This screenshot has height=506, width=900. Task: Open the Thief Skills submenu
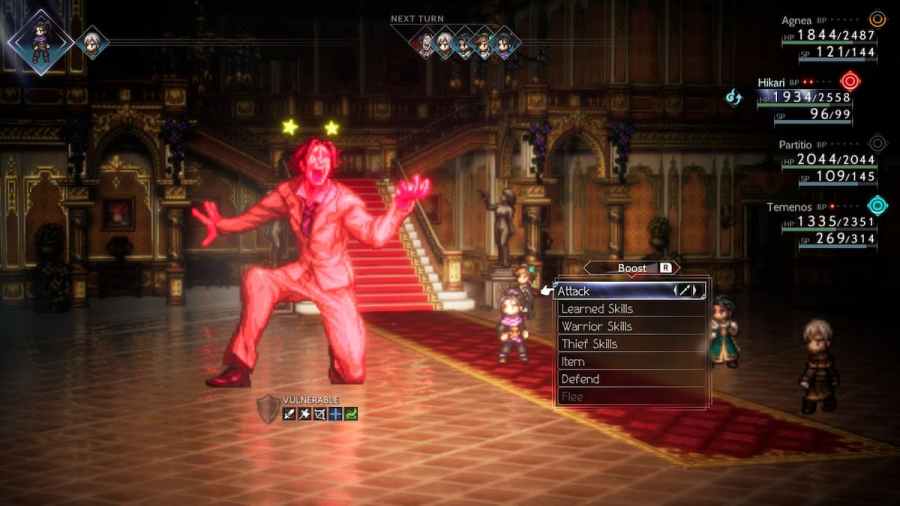tap(631, 344)
